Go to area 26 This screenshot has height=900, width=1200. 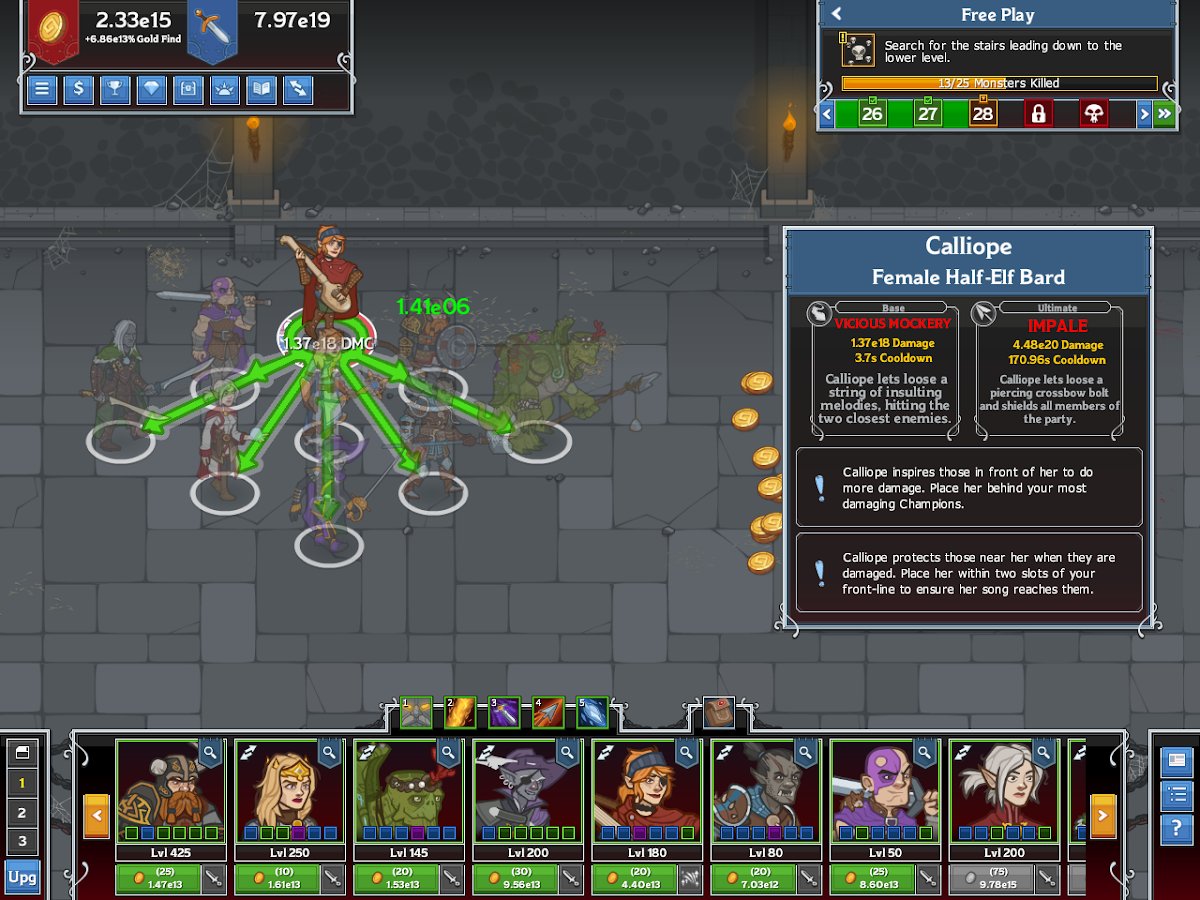pyautogui.click(x=872, y=114)
